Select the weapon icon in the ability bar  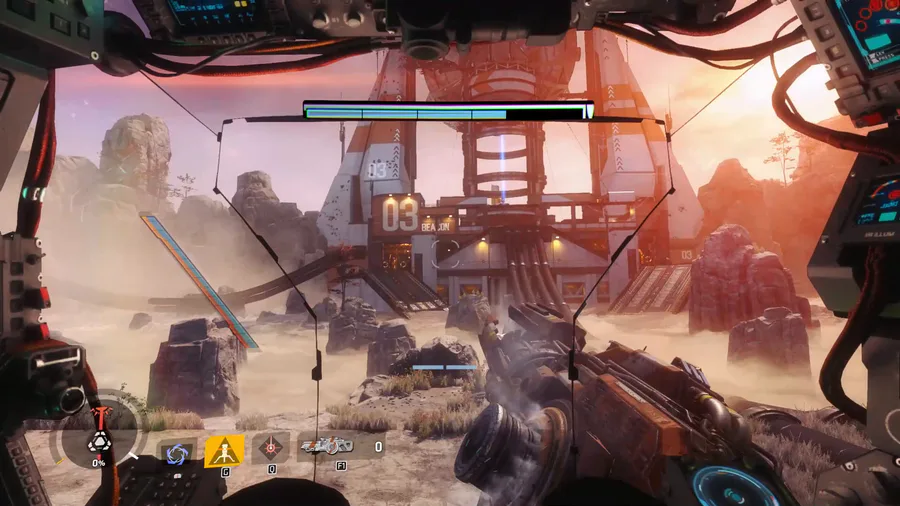pos(327,446)
